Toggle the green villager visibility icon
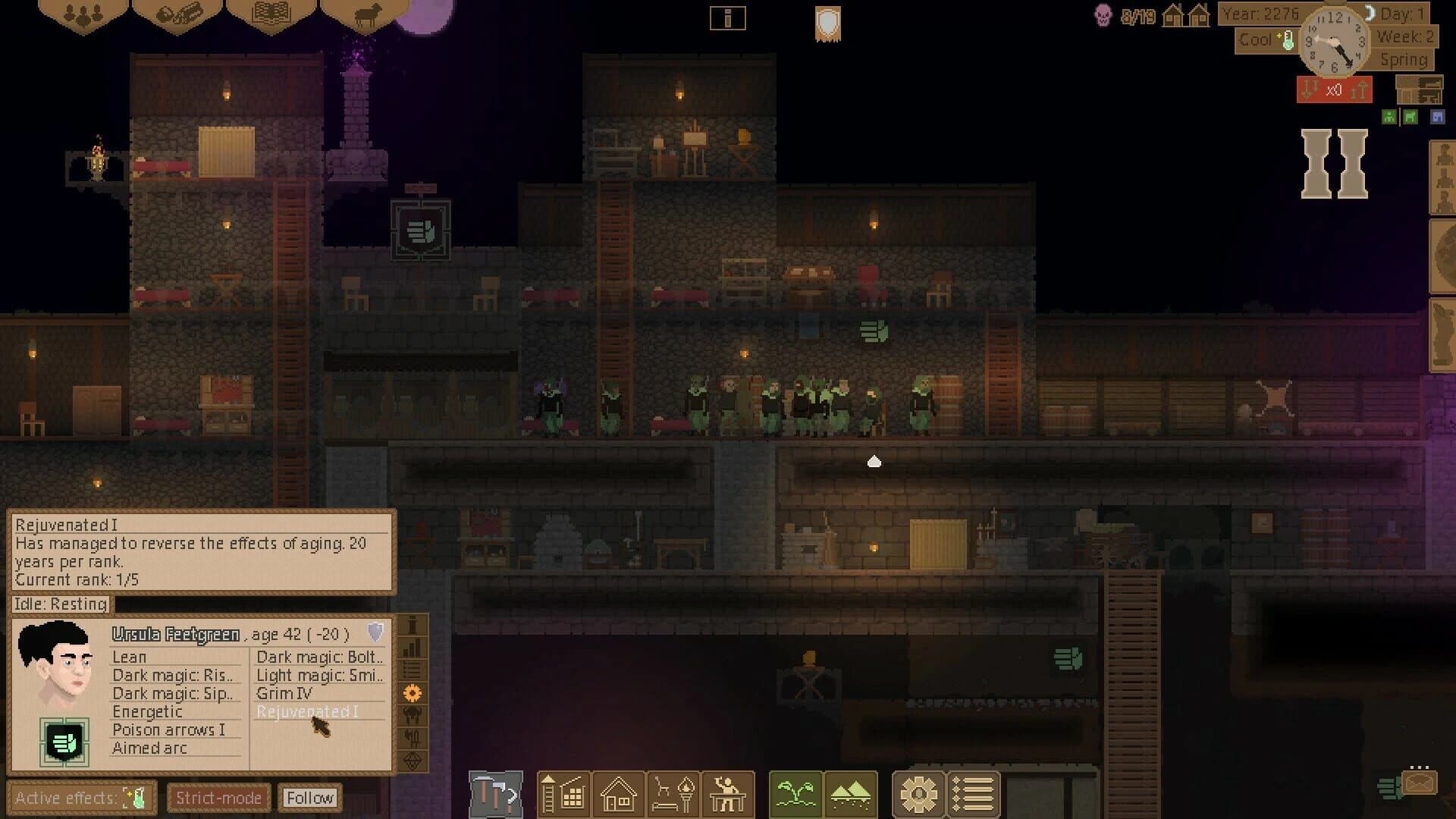This screenshot has width=1456, height=819. (x=1388, y=116)
